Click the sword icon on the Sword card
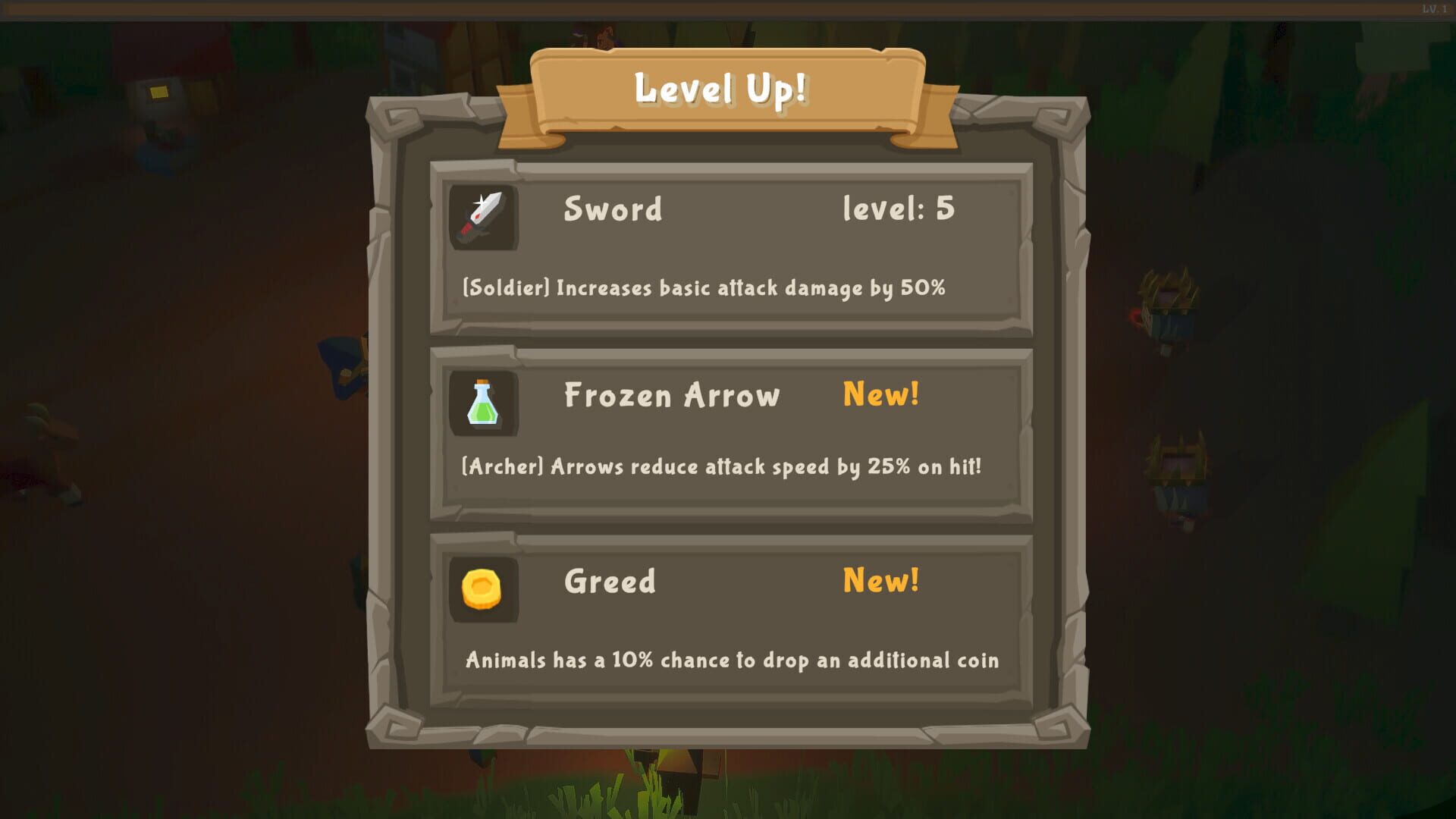The height and width of the screenshot is (819, 1456). 484,218
